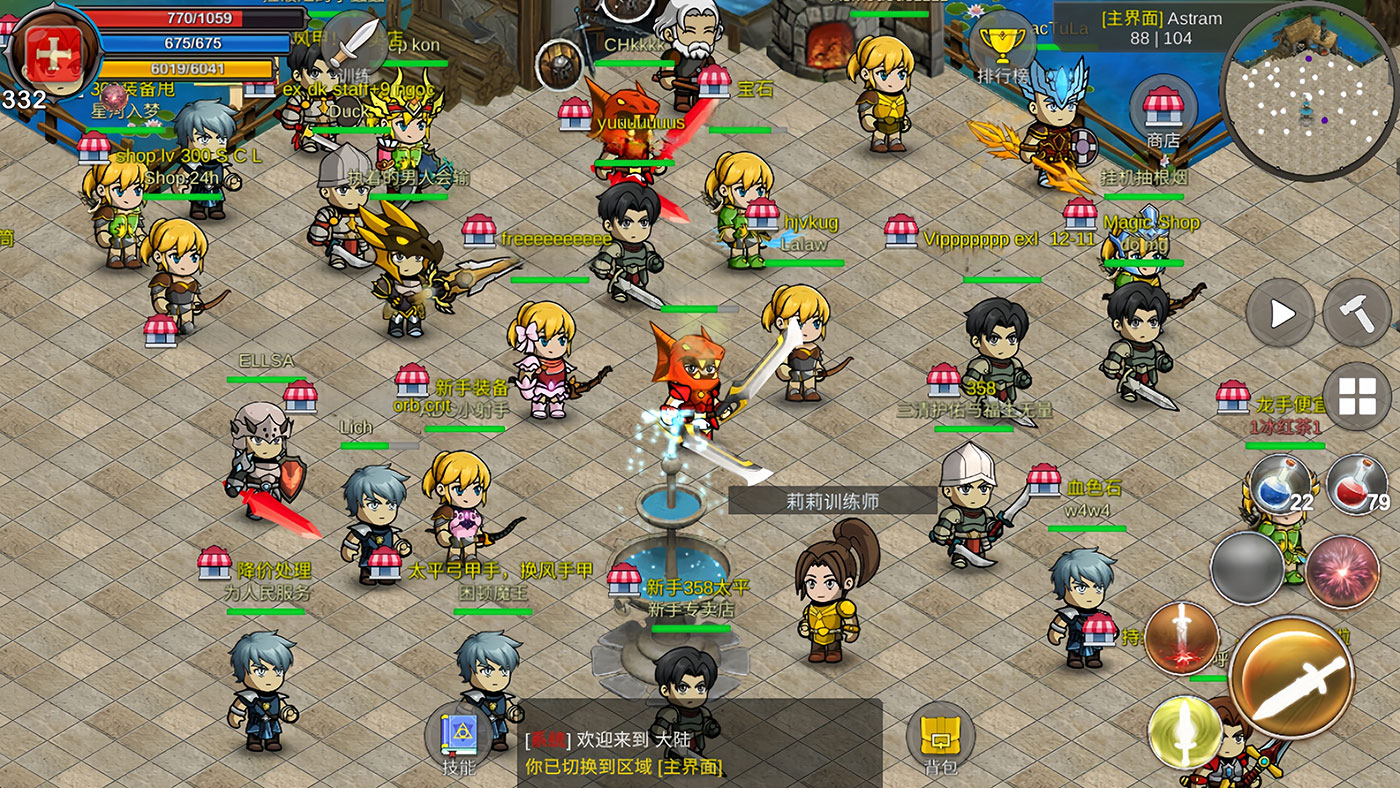Click the red cross player portrait
The image size is (1400, 788).
coord(52,52)
